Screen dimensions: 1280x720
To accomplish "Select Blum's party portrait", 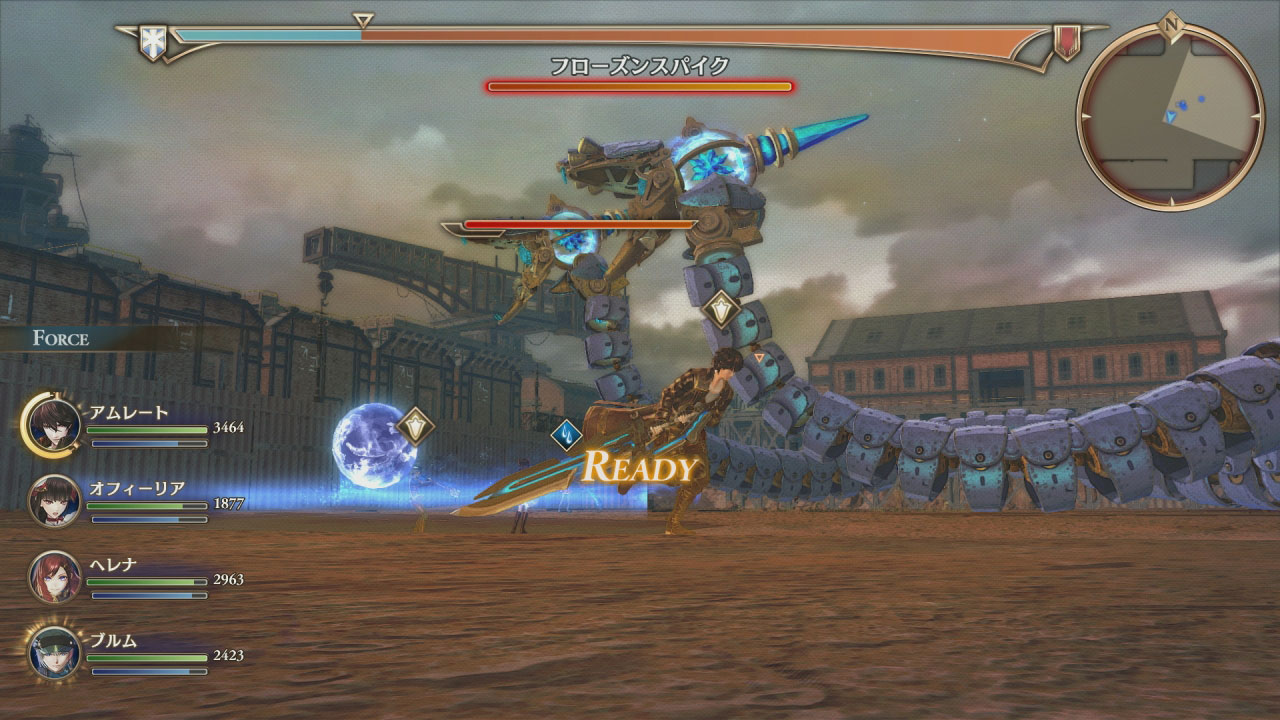I will [55, 653].
